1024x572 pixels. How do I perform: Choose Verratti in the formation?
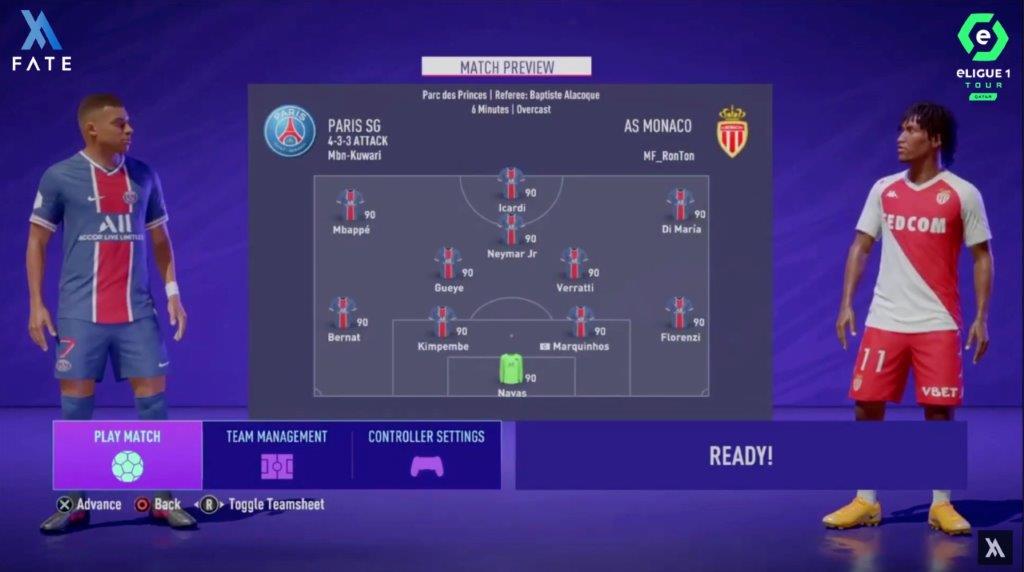click(x=574, y=264)
